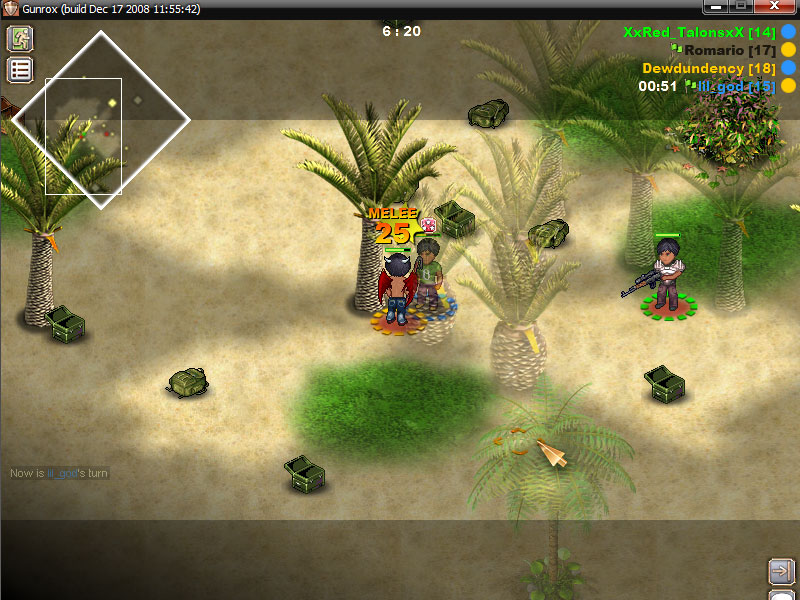This screenshot has height=600, width=800.
Task: Choose Dewdundency in the player list
Action: point(709,68)
